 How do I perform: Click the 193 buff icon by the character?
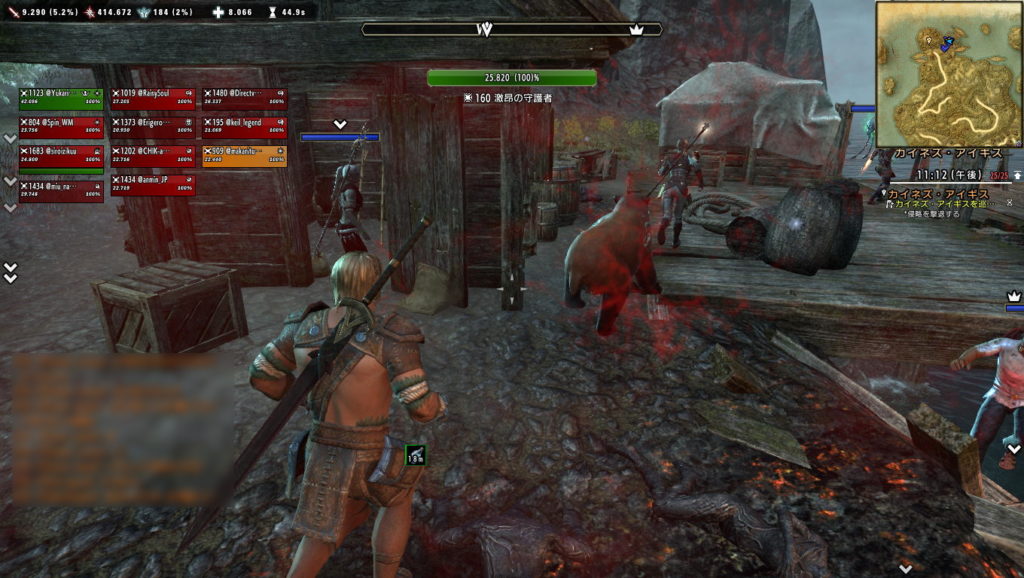tap(415, 455)
